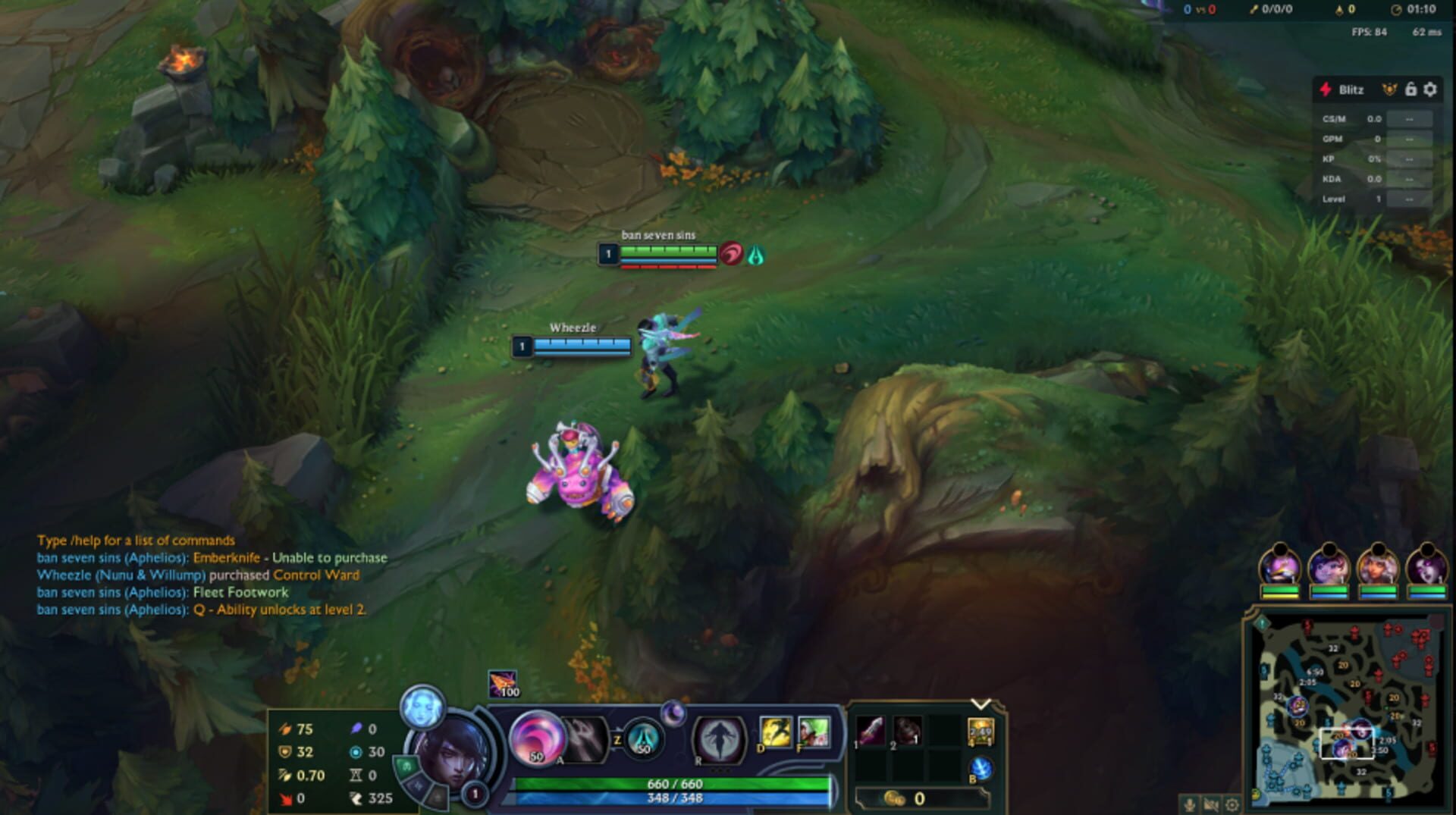Screen dimensions: 1456x815
Task: Click the Blitz lightning logo
Action: 1326,89
